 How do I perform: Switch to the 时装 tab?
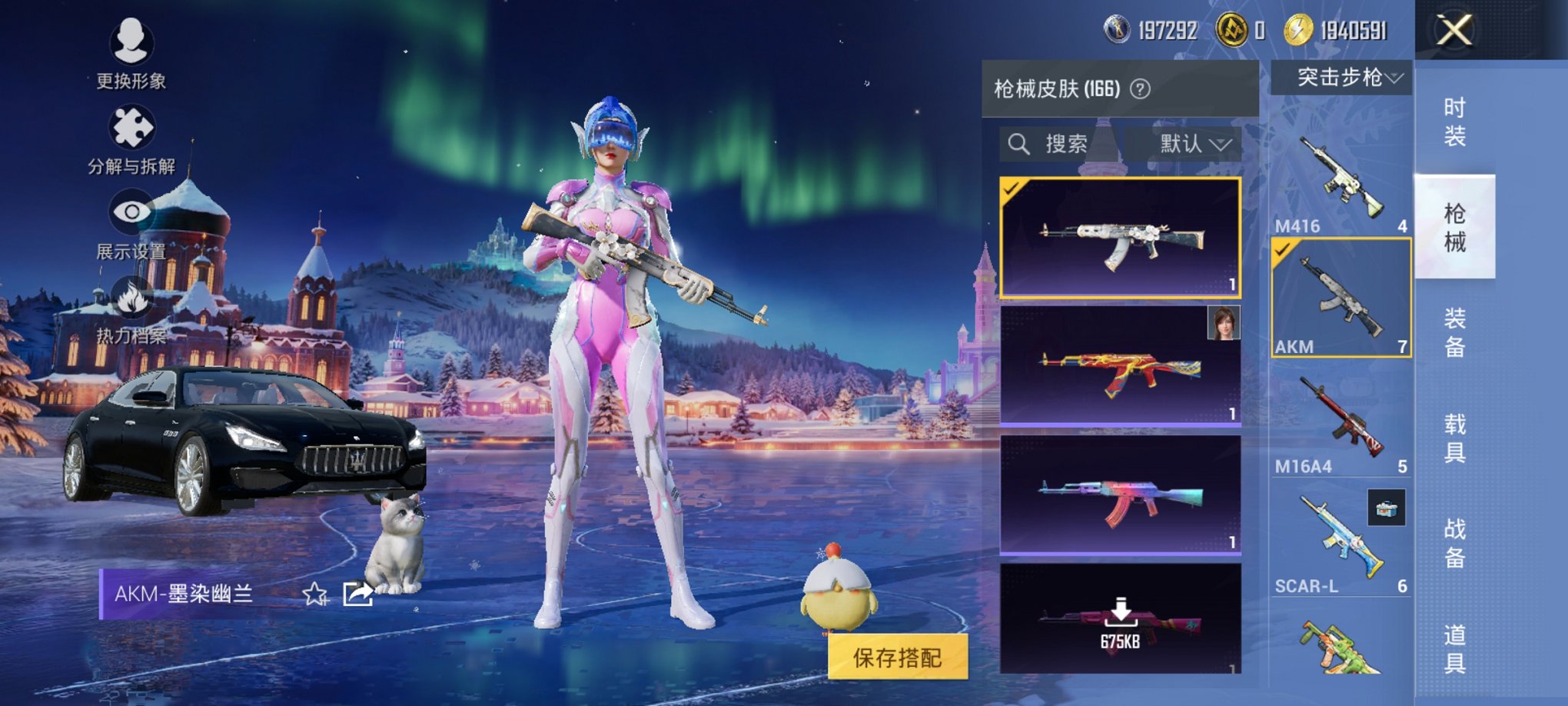1455,123
